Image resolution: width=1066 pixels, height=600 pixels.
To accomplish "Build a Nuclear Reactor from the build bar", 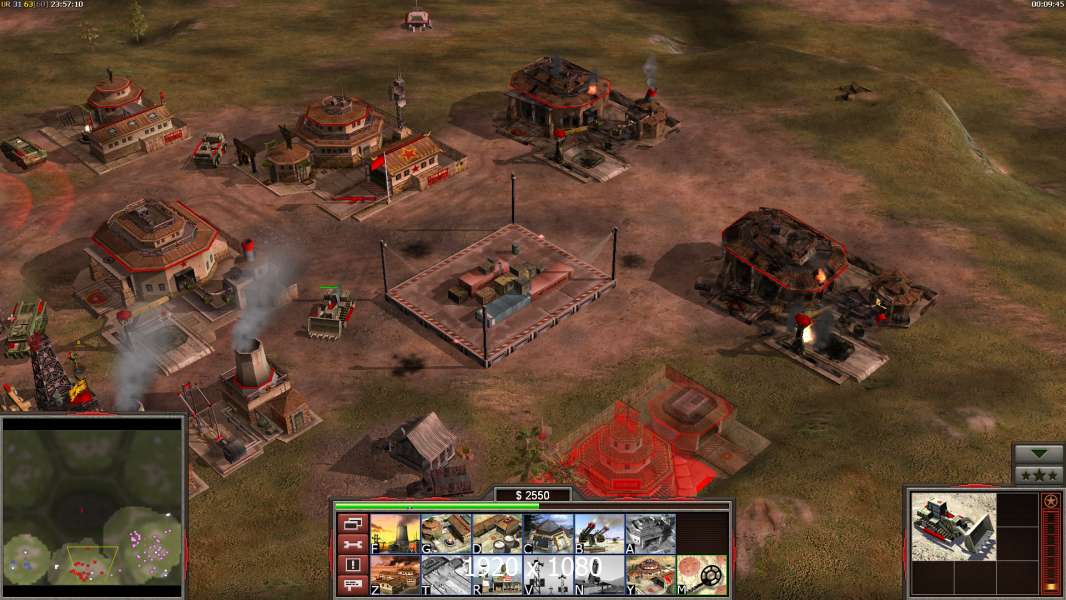I will (395, 534).
